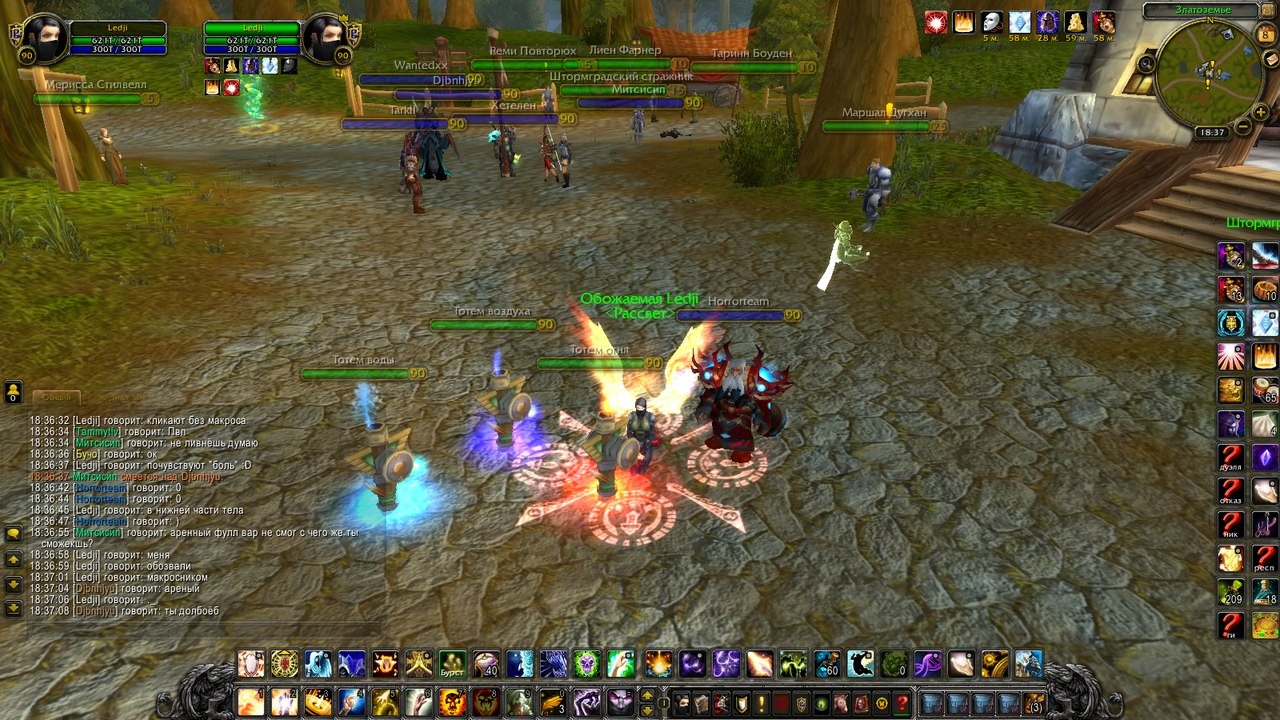Click the yellow exclamation quest log micro button
1280x720 pixels.
click(761, 703)
